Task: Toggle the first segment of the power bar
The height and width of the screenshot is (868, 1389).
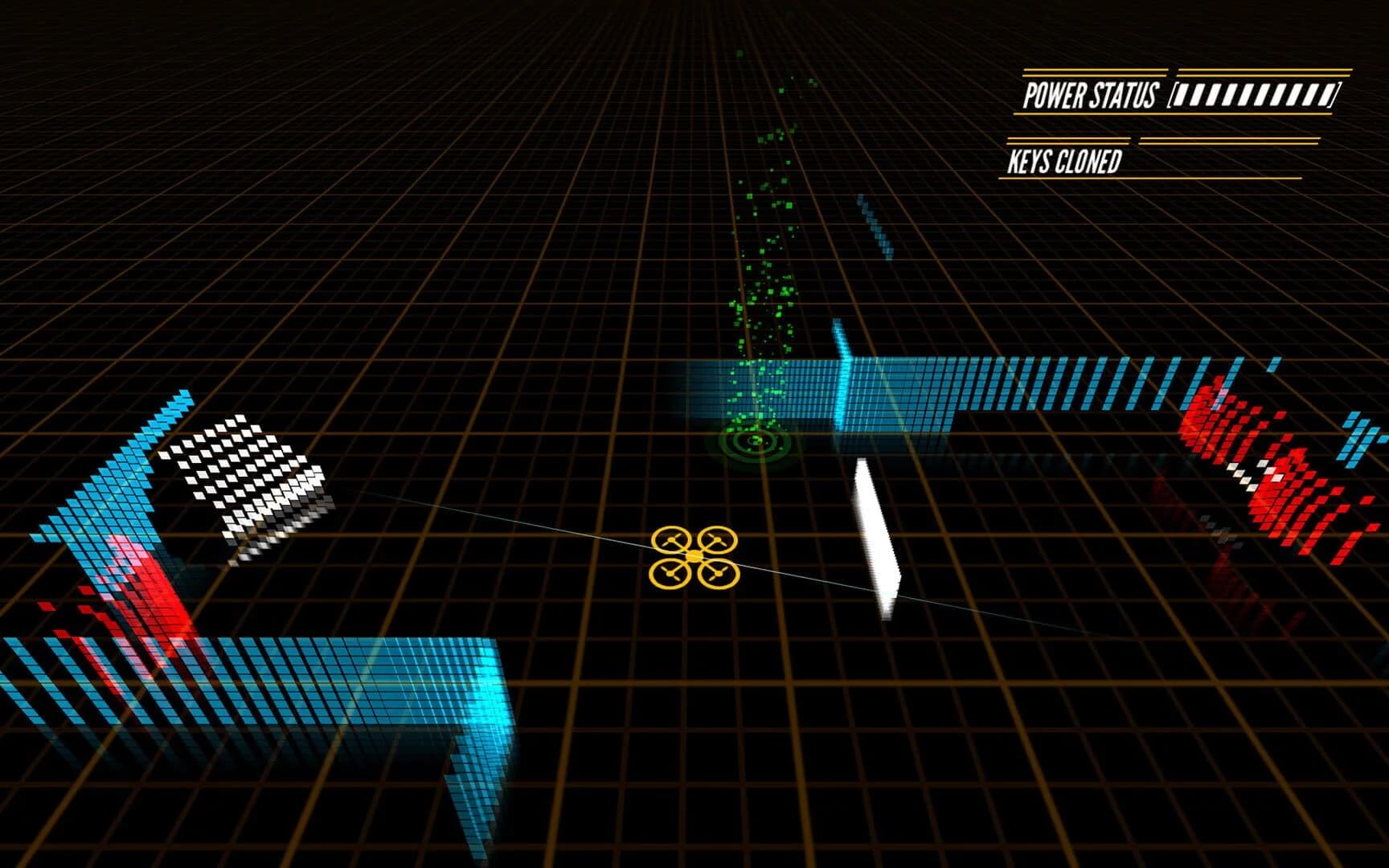Action: click(1183, 96)
